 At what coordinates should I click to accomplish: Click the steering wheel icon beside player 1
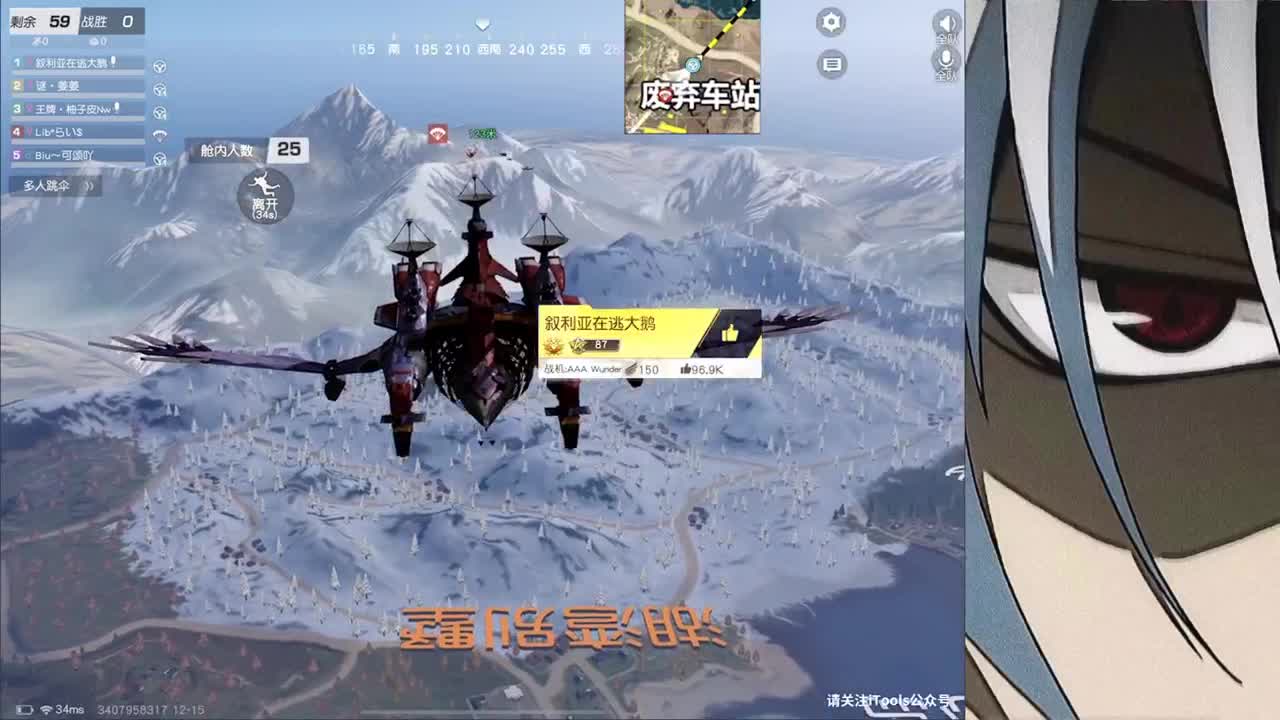pos(161,66)
